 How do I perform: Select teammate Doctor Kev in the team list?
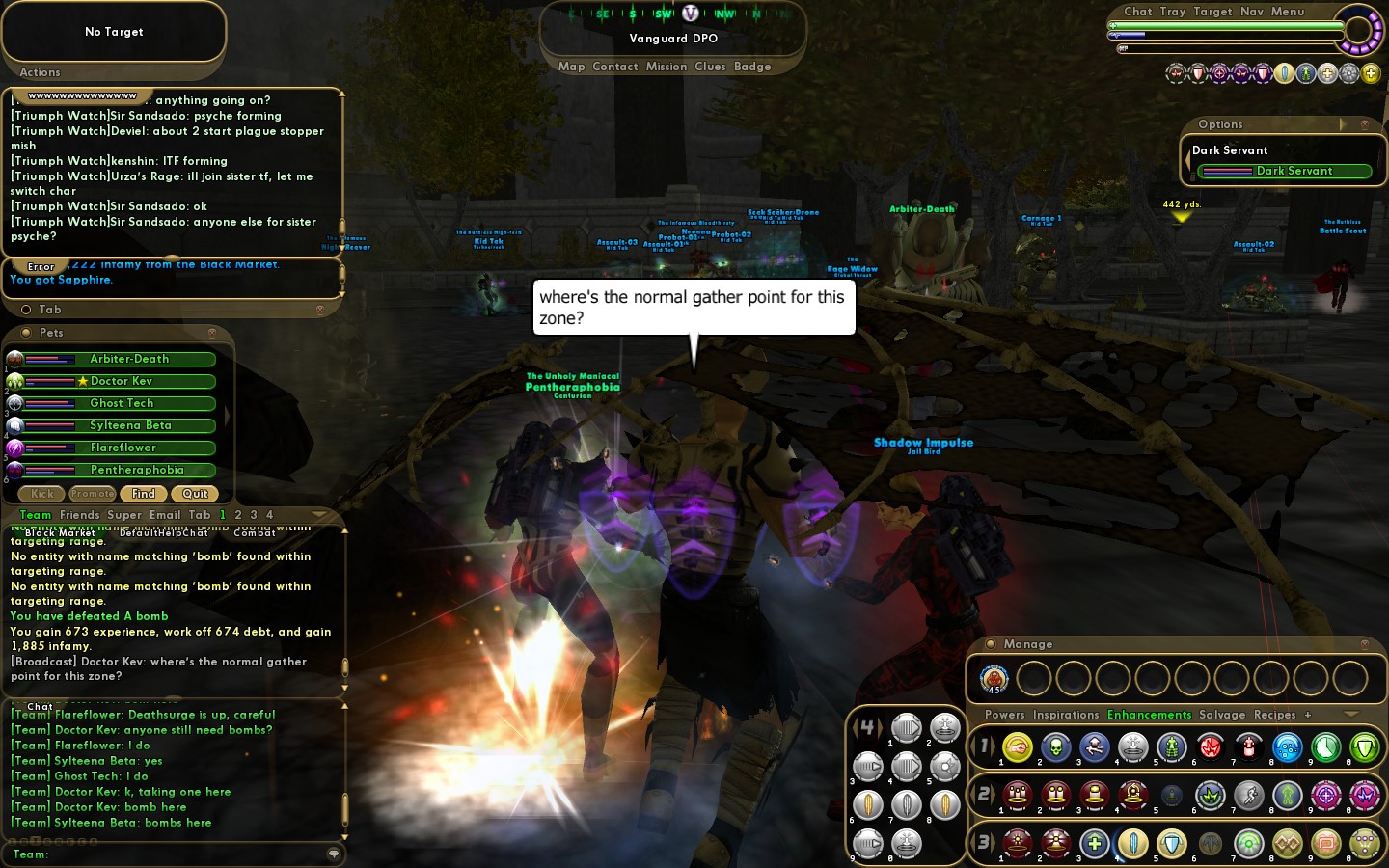pyautogui.click(x=121, y=381)
